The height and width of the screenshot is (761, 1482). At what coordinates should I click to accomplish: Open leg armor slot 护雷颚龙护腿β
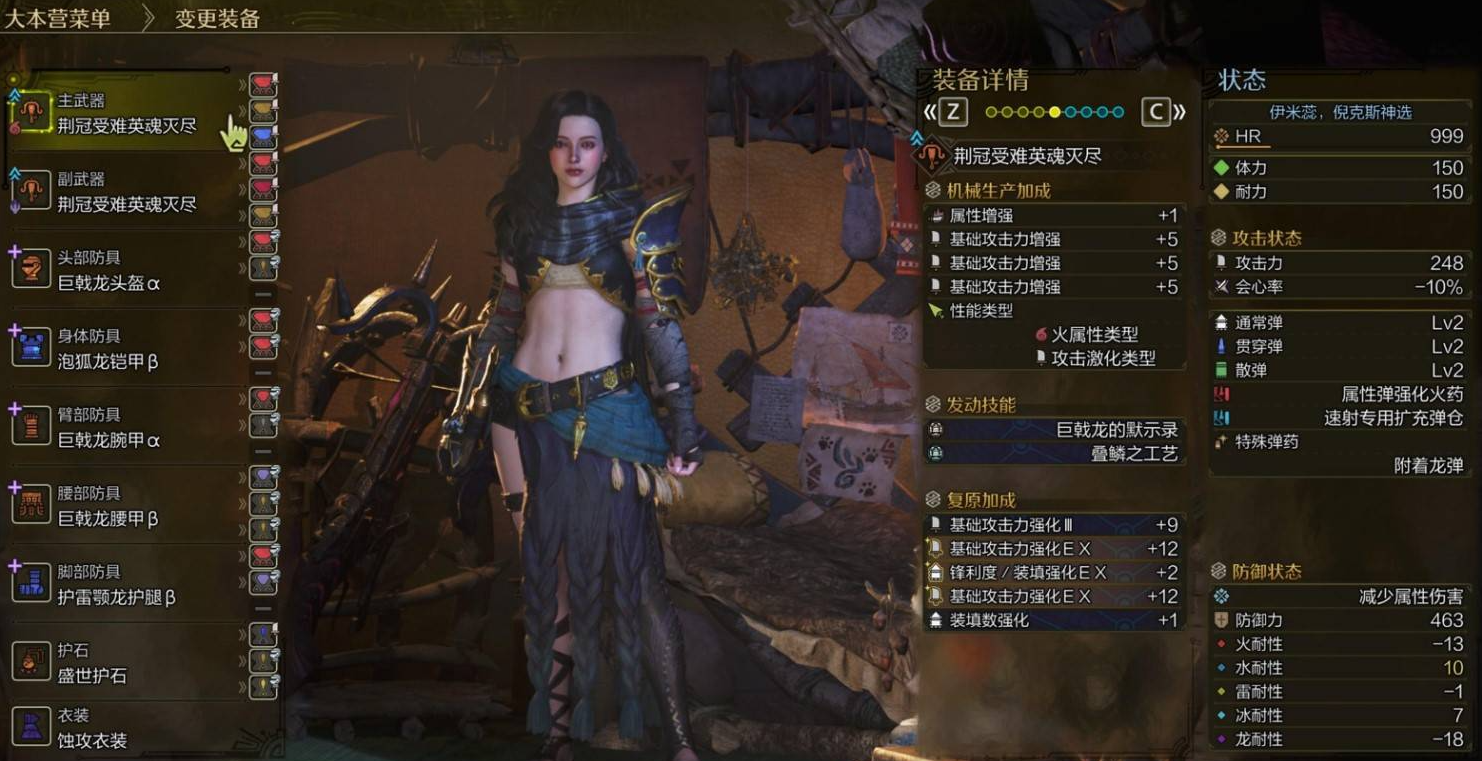115,585
